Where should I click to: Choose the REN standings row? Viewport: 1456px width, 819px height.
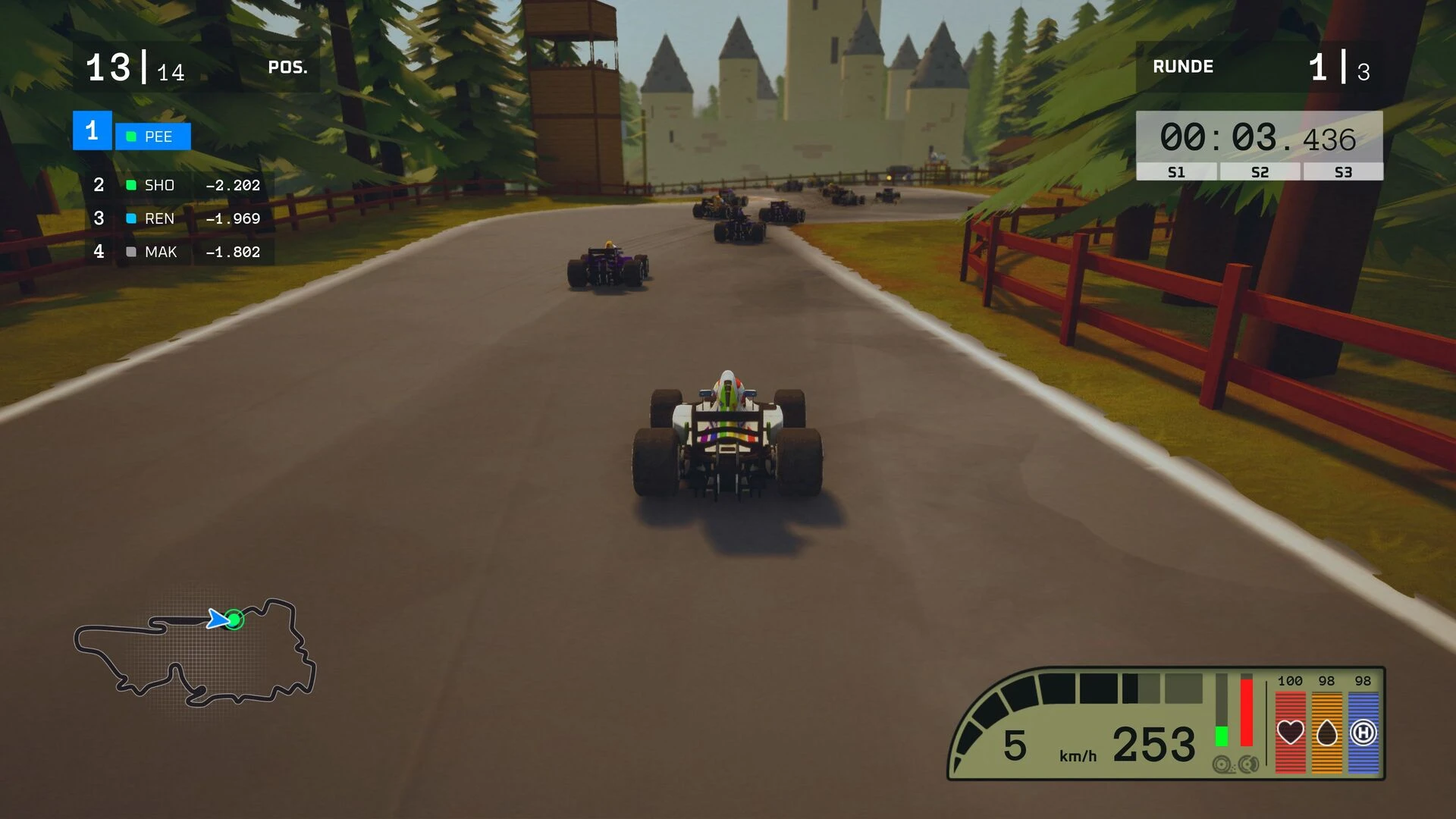tap(179, 218)
